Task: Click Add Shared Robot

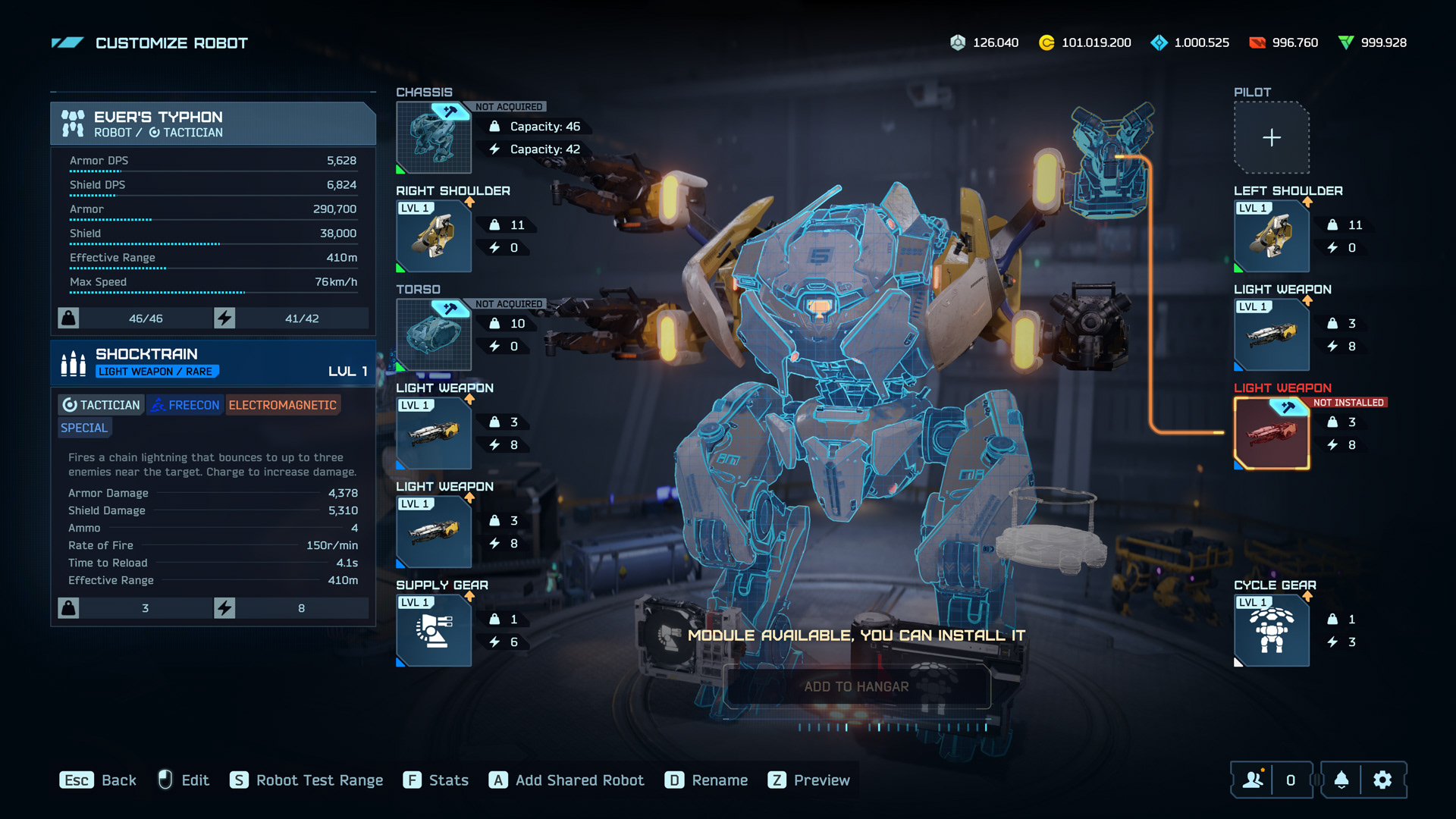Action: pyautogui.click(x=566, y=780)
